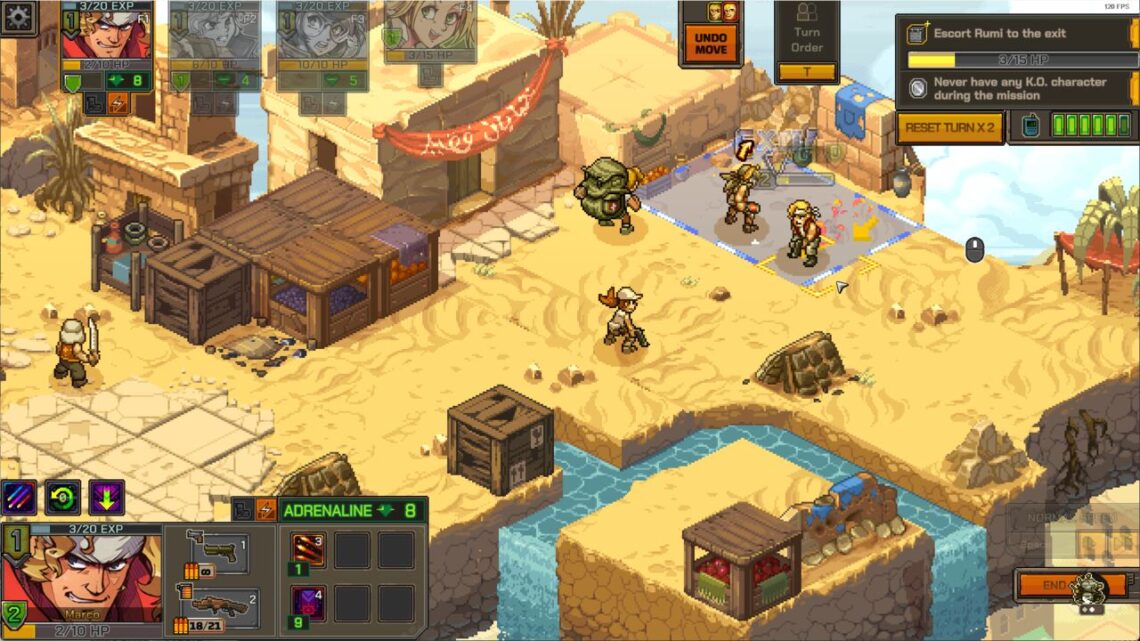Click the blue radio support icon
Screen dimensions: 1140x641
coord(1028,126)
